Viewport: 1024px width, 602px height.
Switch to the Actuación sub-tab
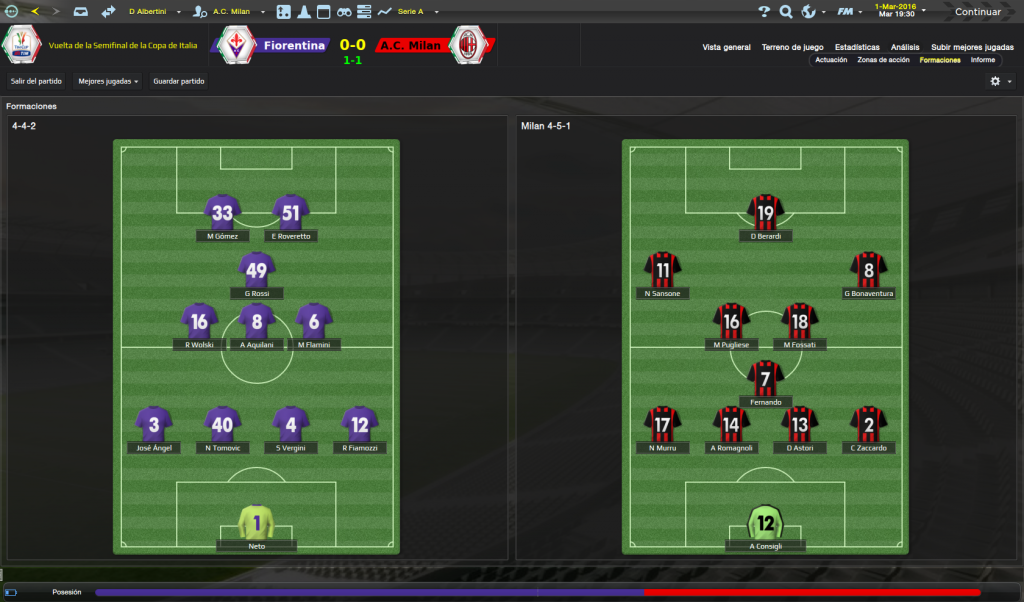[831, 60]
